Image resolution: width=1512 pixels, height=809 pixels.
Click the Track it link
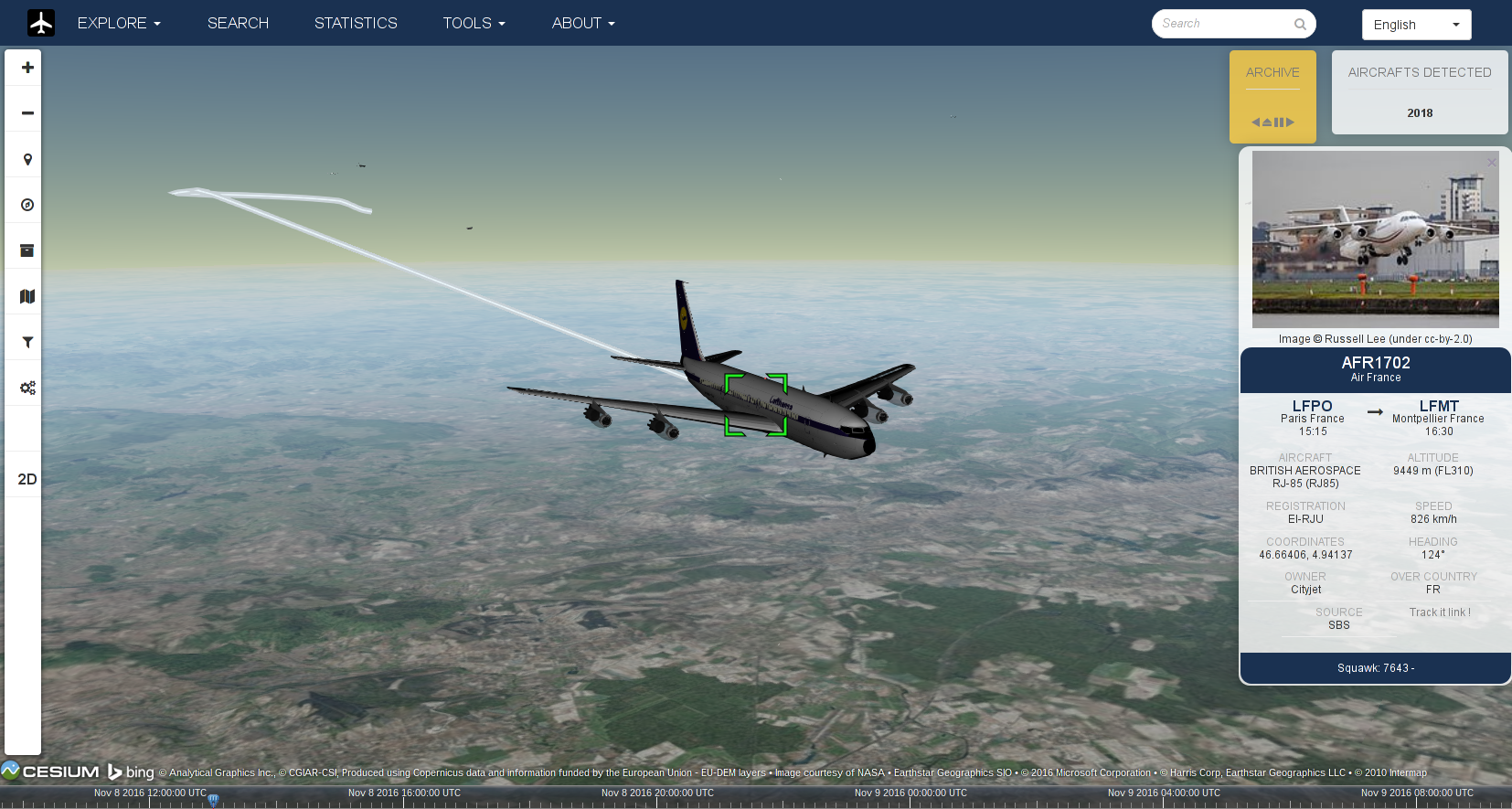1440,612
